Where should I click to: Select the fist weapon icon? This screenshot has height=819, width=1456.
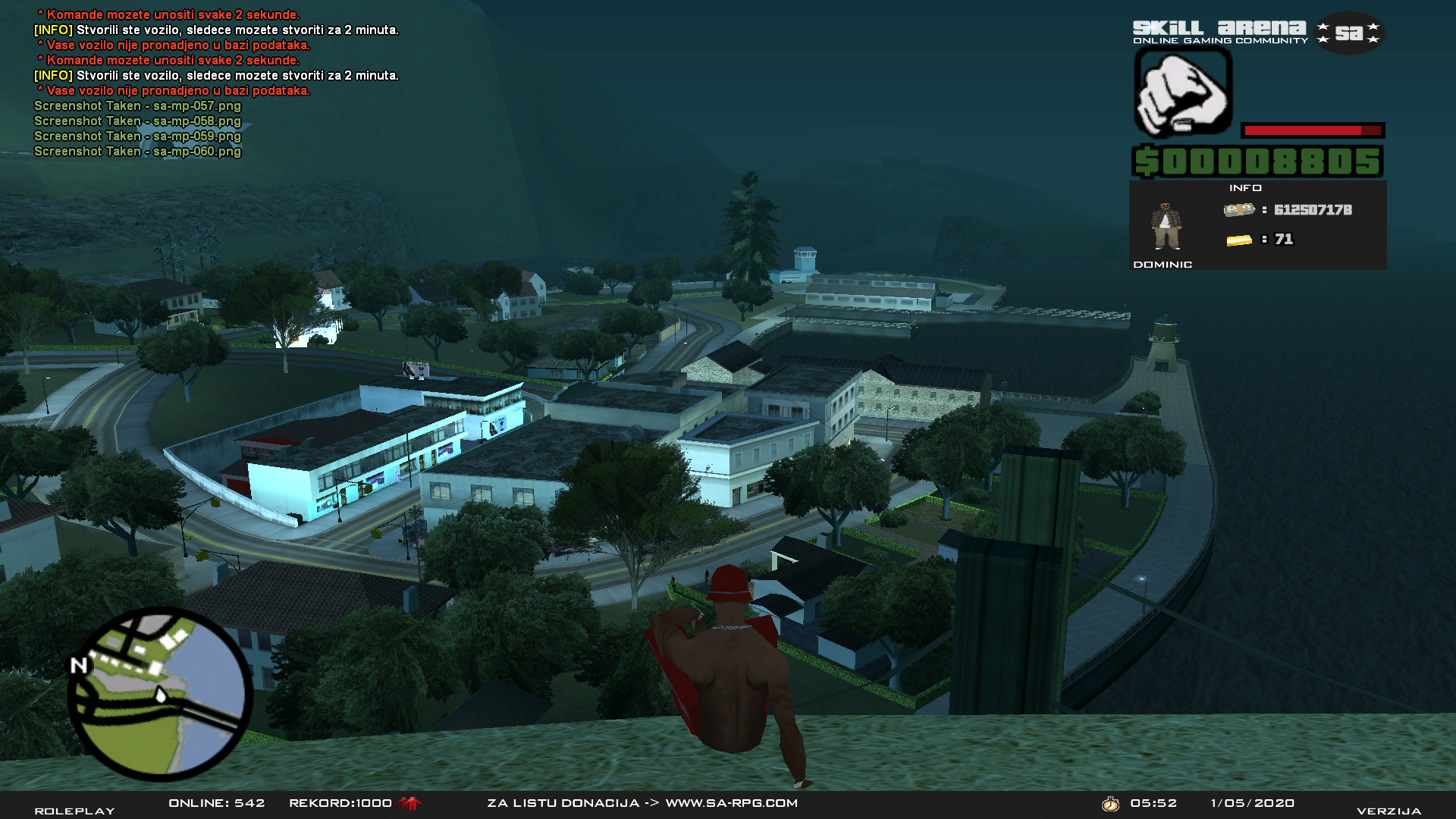(1182, 94)
